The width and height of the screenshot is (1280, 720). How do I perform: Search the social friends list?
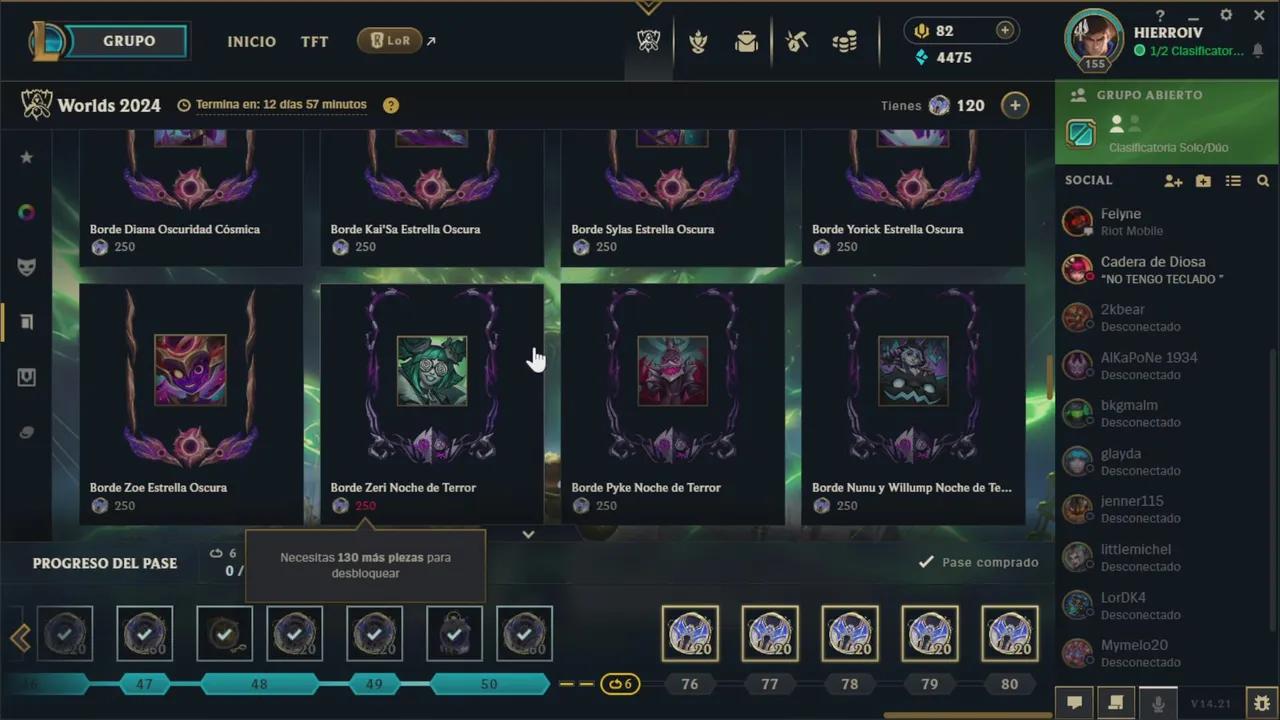(x=1263, y=181)
